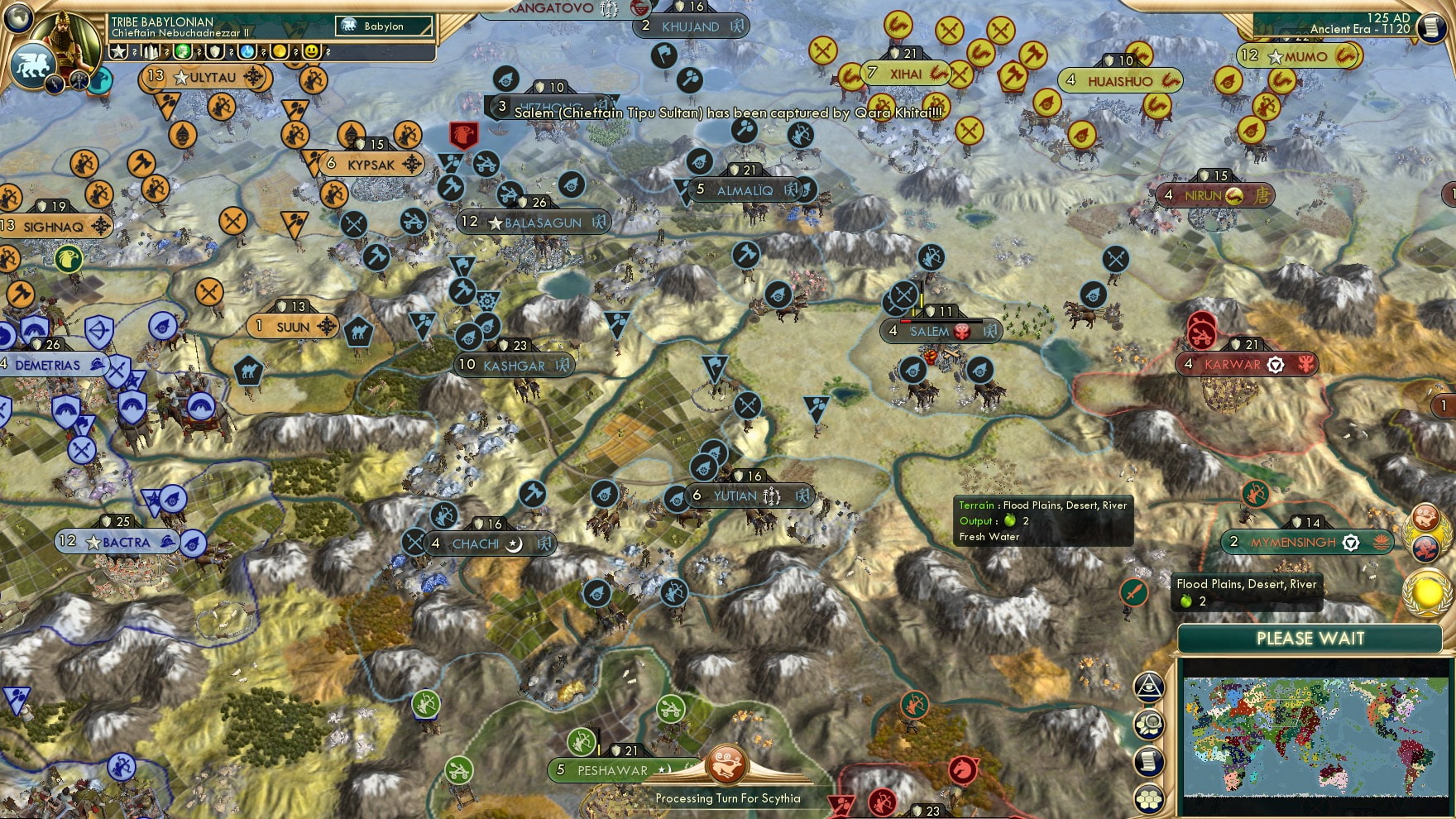
Task: Click the all-seeing eye notification icon above the minimap
Action: (x=1148, y=687)
